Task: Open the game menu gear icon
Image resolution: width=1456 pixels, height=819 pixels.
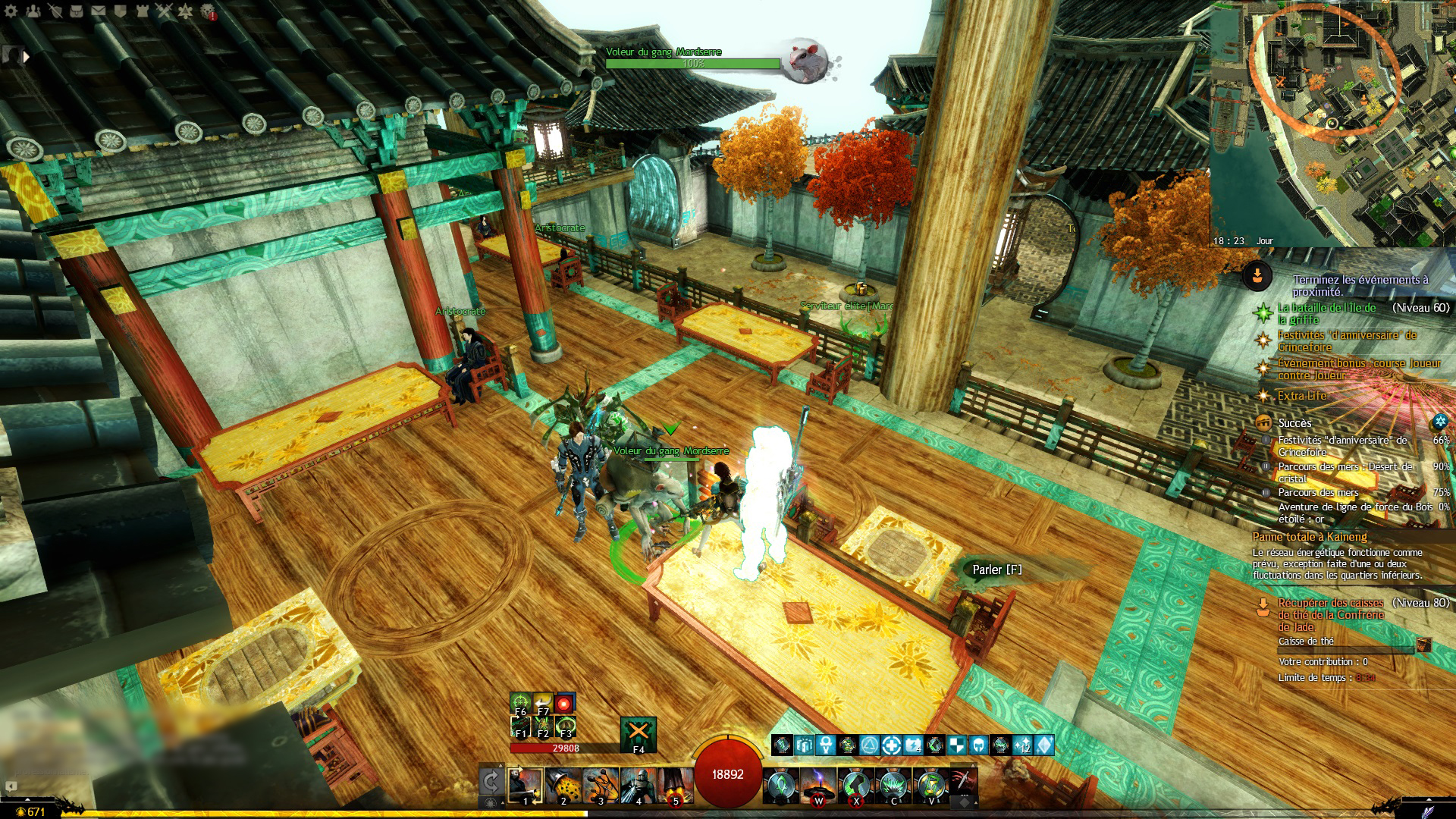Action: (x=11, y=11)
